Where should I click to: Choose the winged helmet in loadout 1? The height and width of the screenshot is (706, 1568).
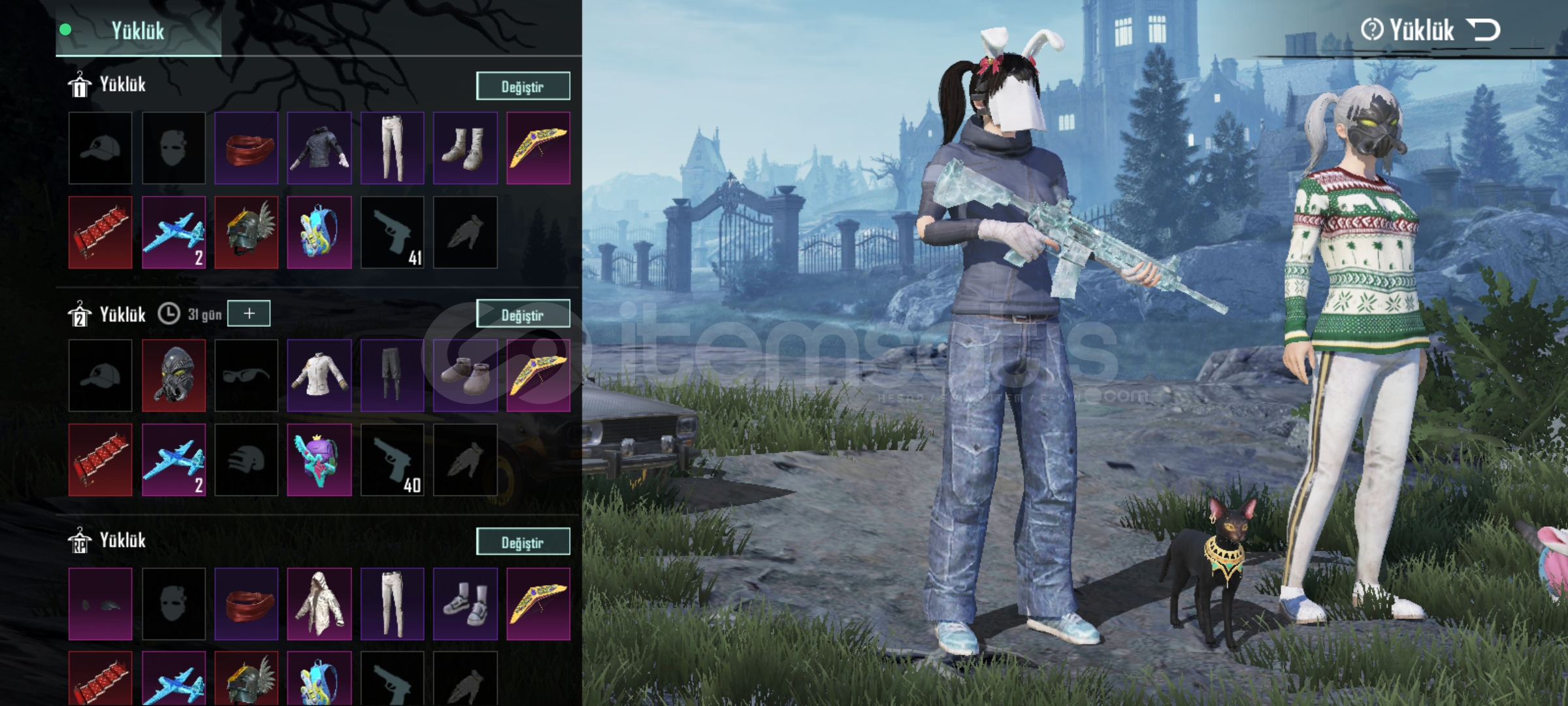coord(246,232)
